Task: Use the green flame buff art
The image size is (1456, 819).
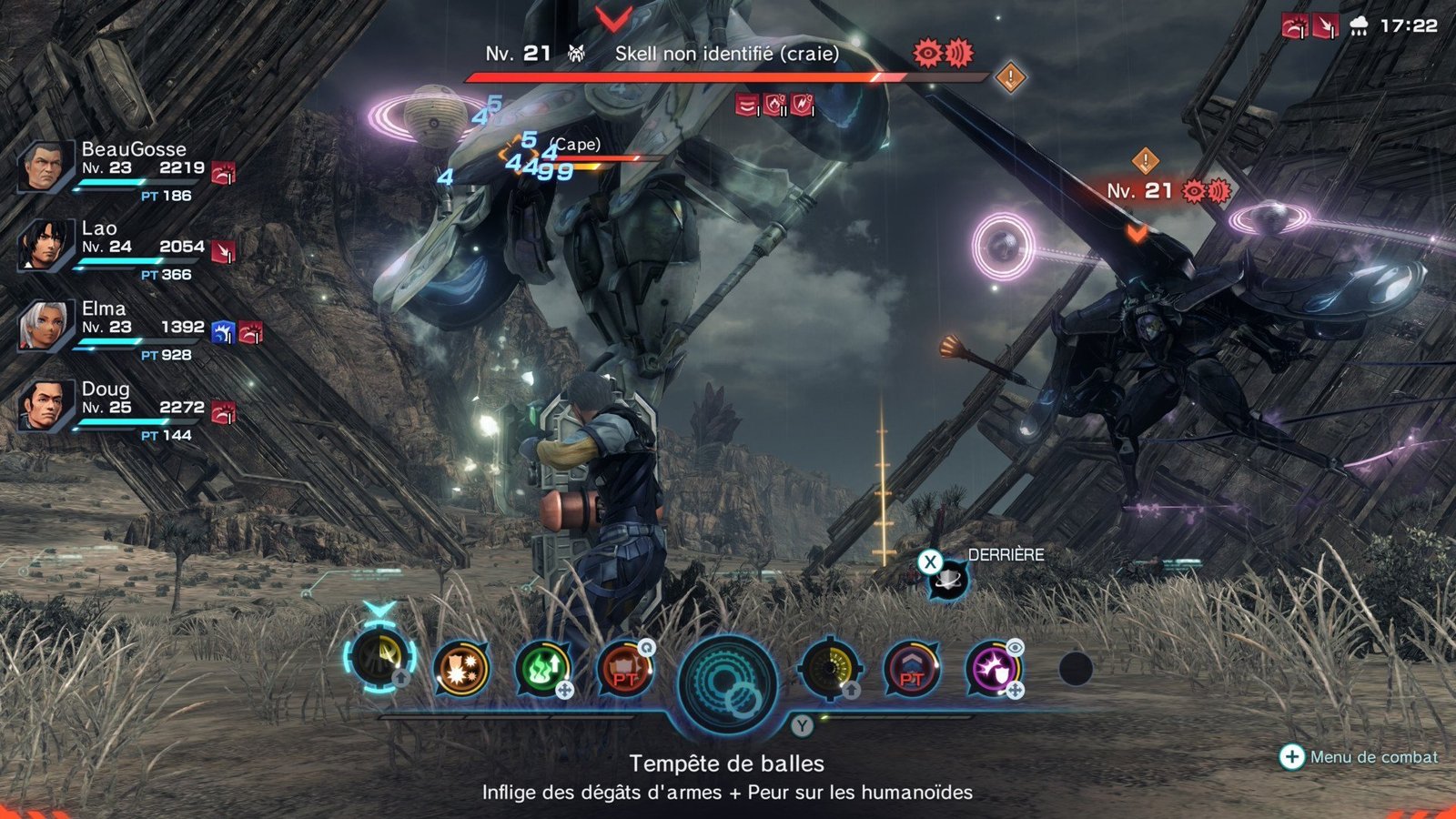Action: click(543, 669)
